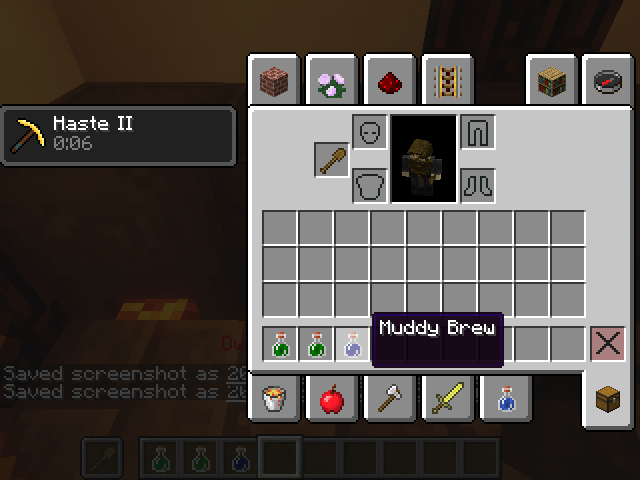The width and height of the screenshot is (640, 480).
Task: Select the Survival Inventory chest tab
Action: click(x=608, y=399)
